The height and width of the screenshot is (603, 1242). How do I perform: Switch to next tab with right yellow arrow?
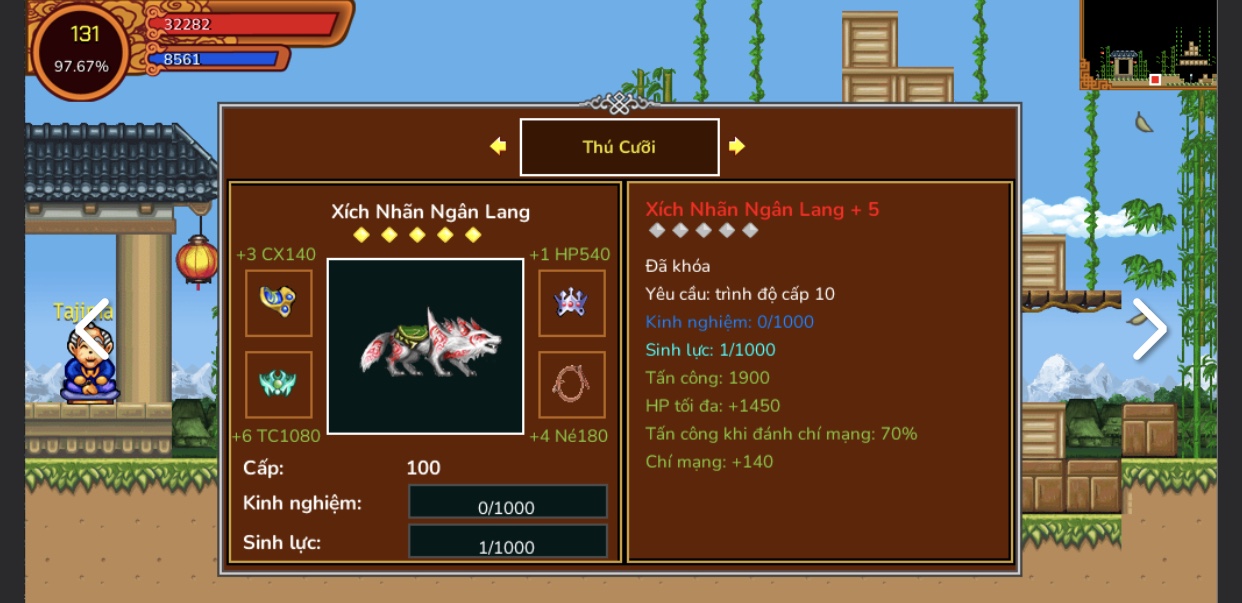point(737,146)
